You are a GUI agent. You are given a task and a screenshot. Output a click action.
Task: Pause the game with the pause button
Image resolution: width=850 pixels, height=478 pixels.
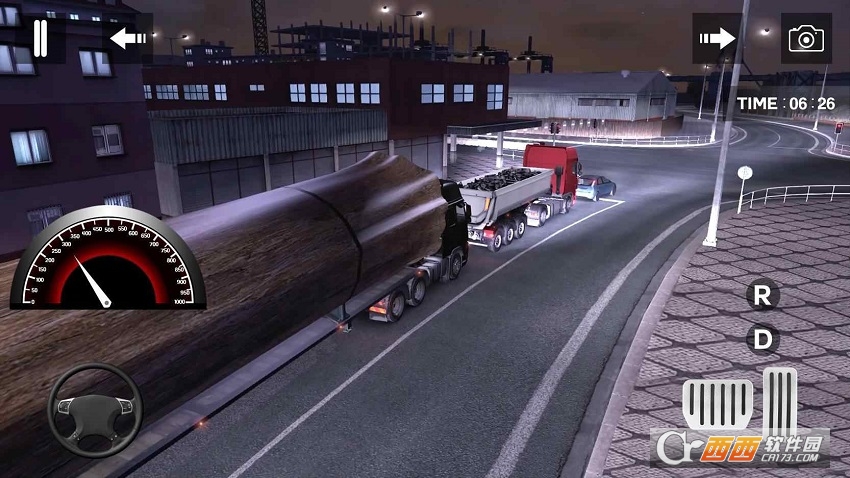pyautogui.click(x=40, y=38)
